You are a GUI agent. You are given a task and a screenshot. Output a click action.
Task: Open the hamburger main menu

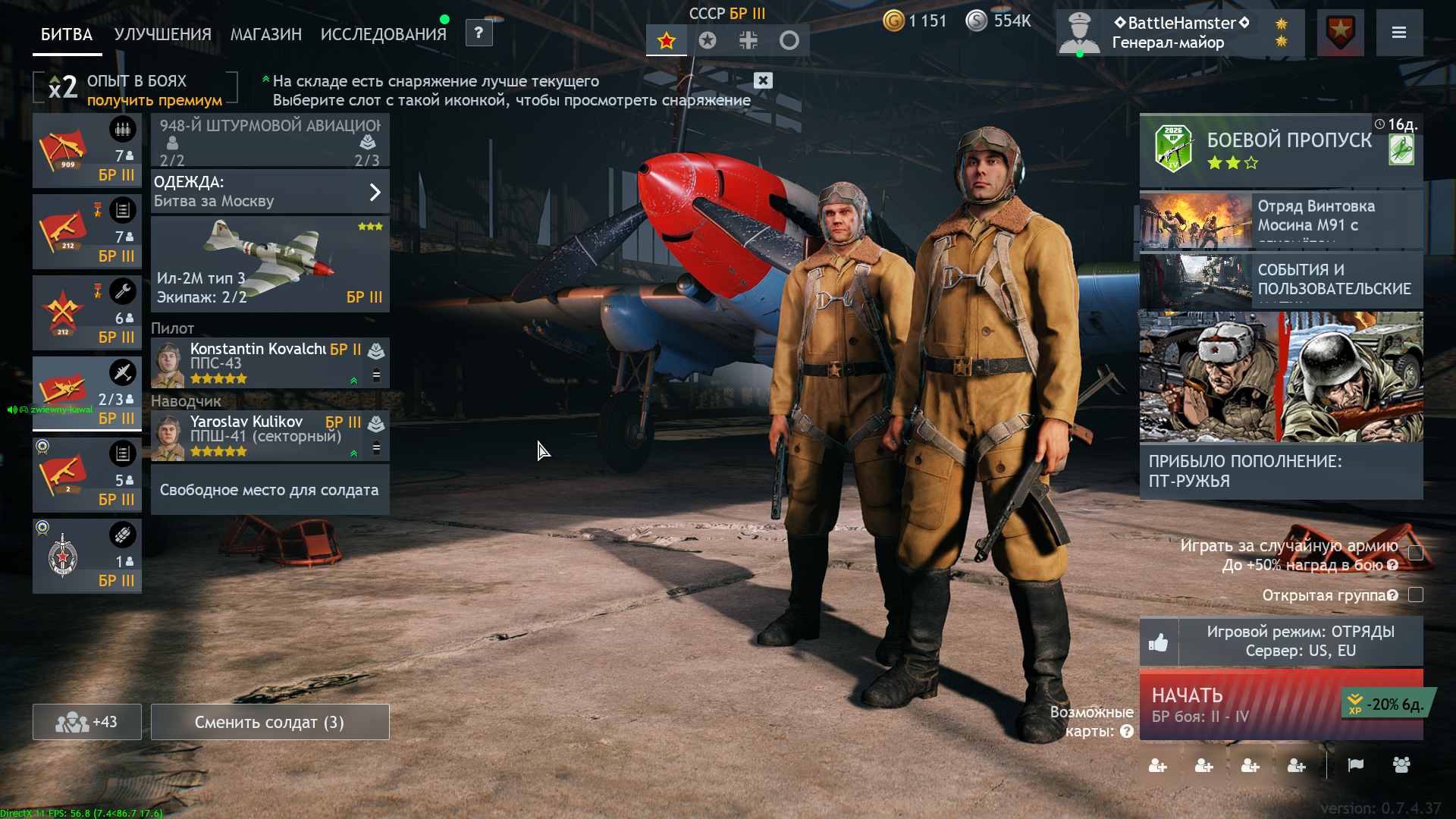pyautogui.click(x=1399, y=33)
